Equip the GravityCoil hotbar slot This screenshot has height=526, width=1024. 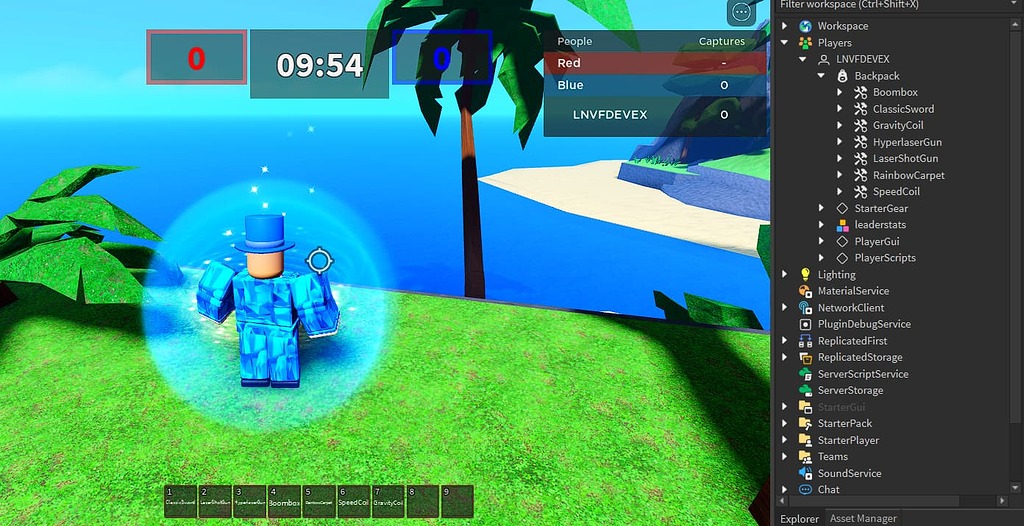click(387, 501)
